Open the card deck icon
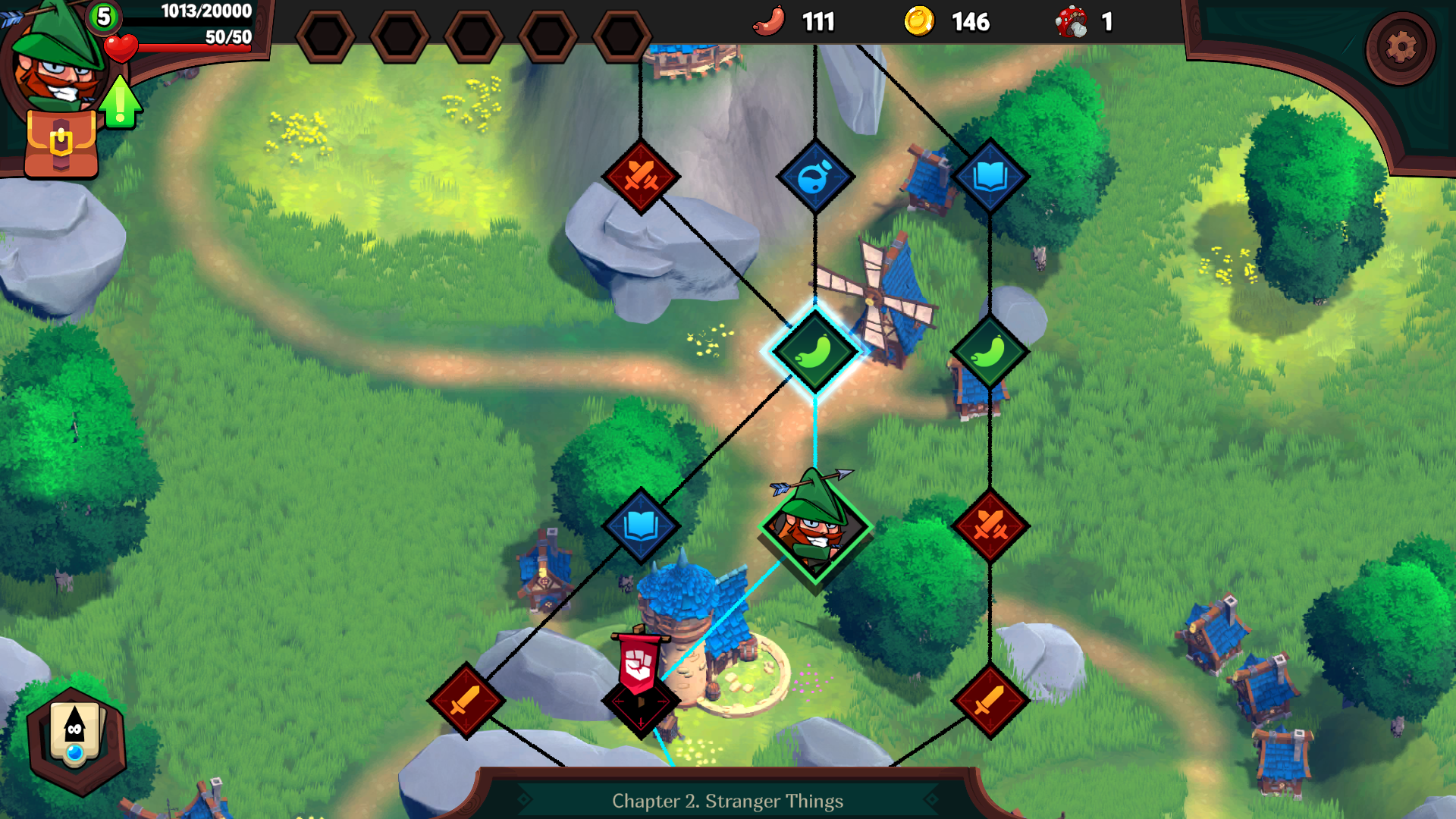Image resolution: width=1456 pixels, height=819 pixels. pyautogui.click(x=75, y=736)
